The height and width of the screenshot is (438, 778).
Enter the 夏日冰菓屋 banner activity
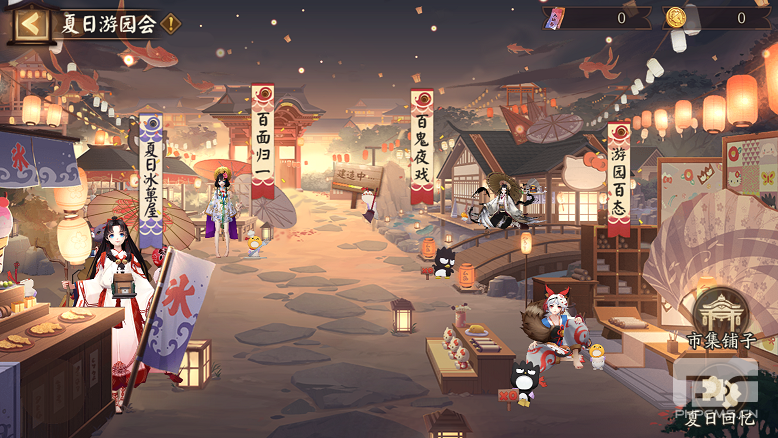[150, 180]
